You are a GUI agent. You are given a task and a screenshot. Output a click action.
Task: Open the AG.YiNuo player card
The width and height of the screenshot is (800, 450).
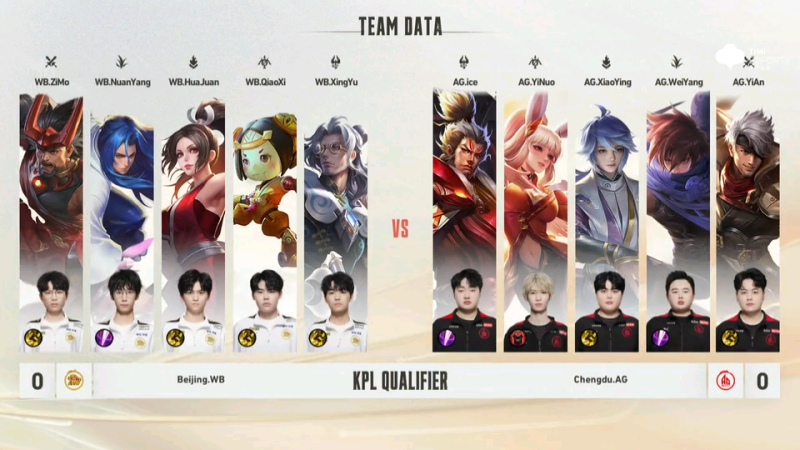tap(535, 220)
